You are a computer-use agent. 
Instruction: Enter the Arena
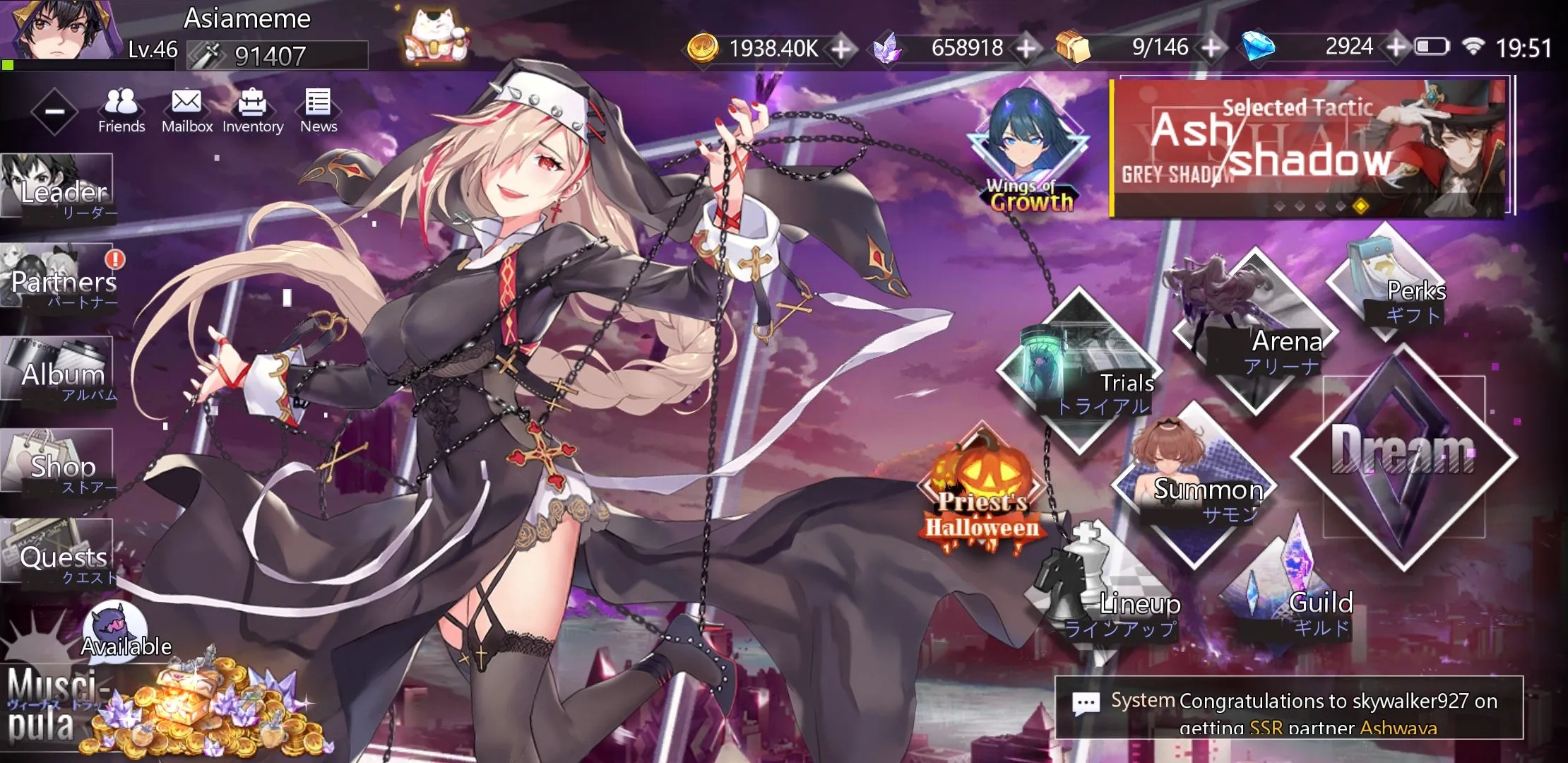click(x=1255, y=332)
